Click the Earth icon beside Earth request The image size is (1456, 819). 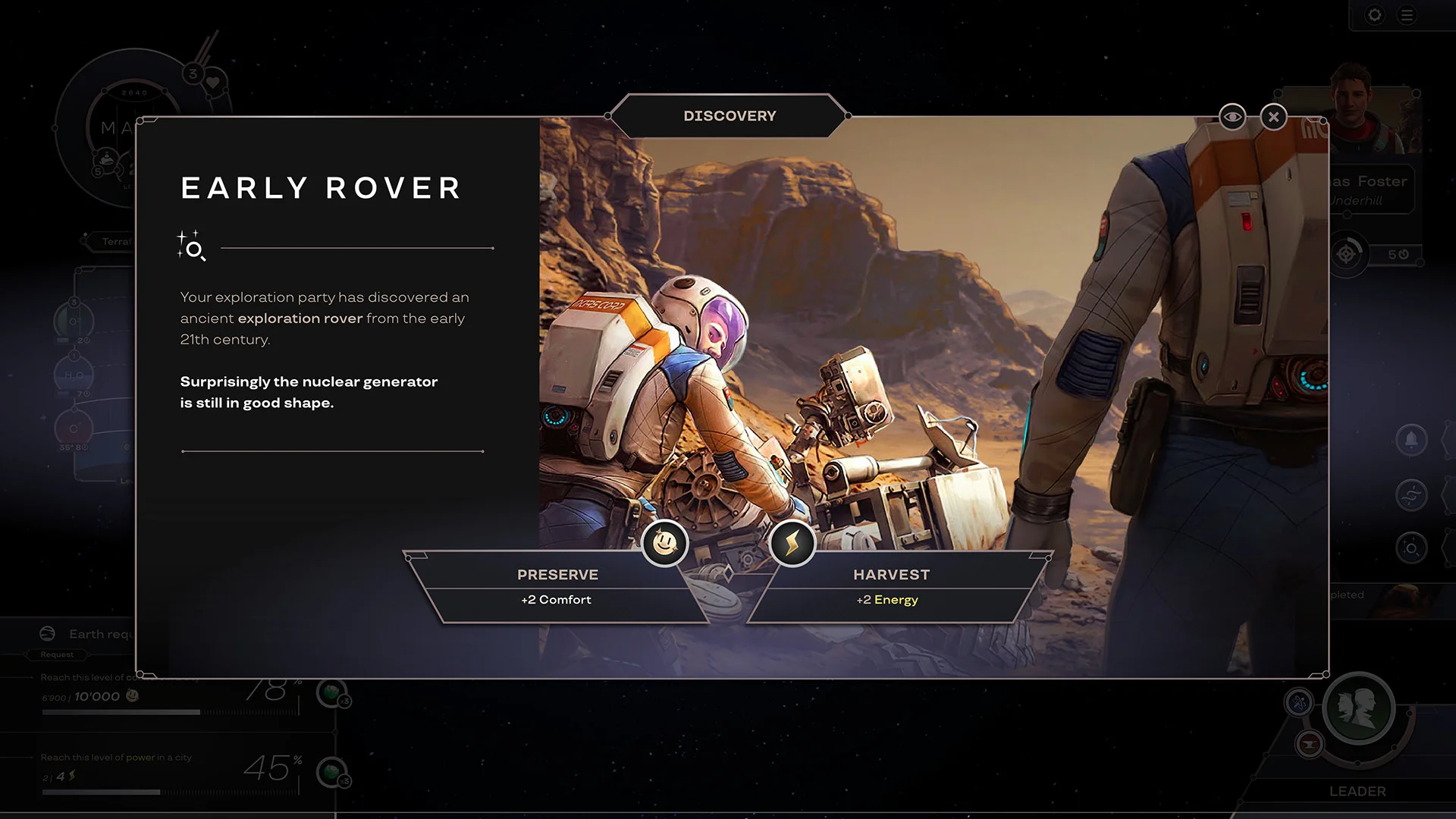click(x=48, y=632)
